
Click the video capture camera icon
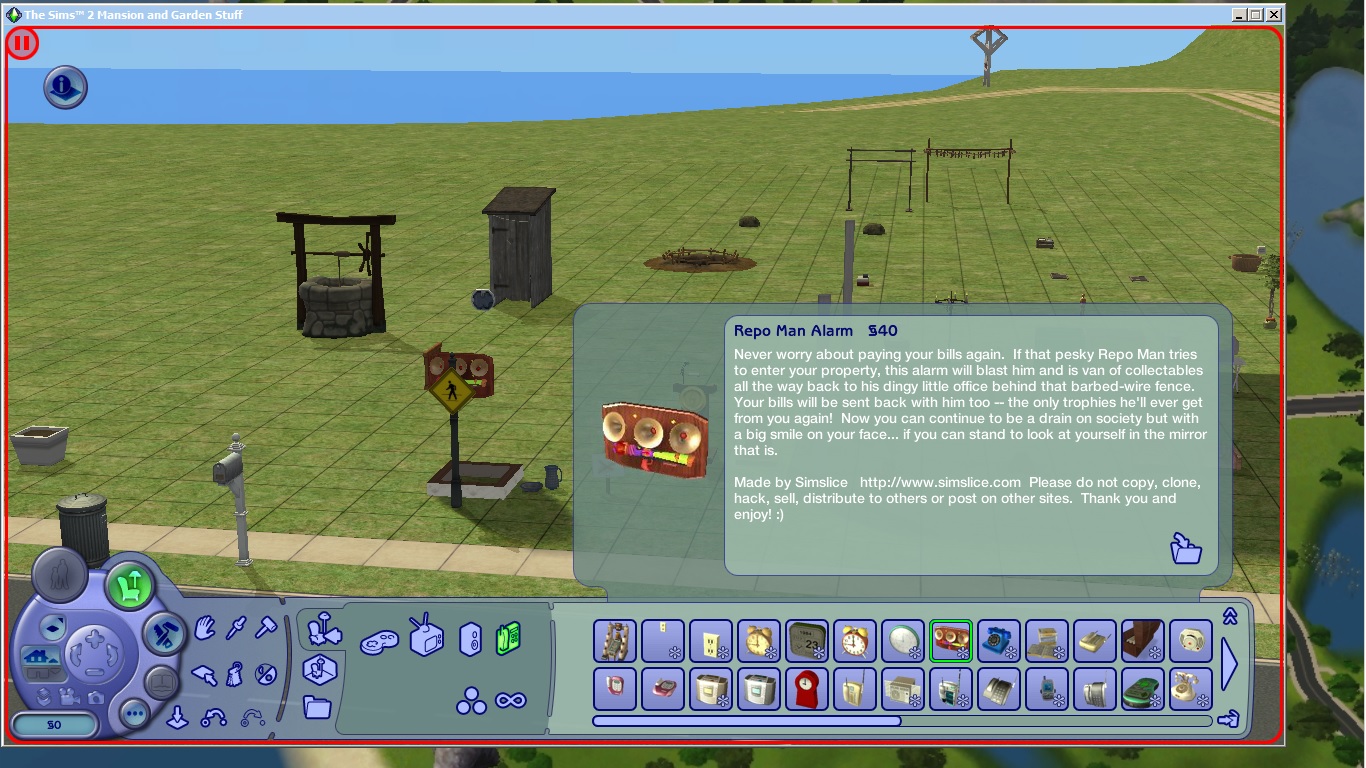70,698
